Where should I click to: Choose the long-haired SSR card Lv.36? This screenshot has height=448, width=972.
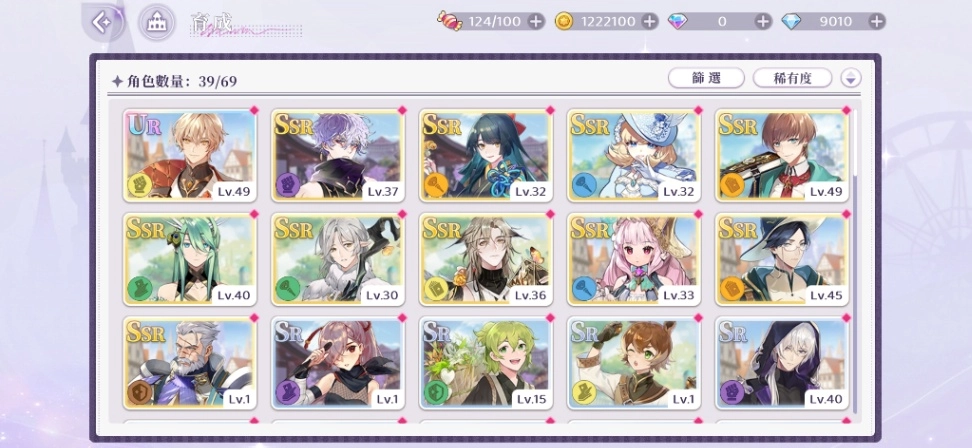[x=485, y=259]
